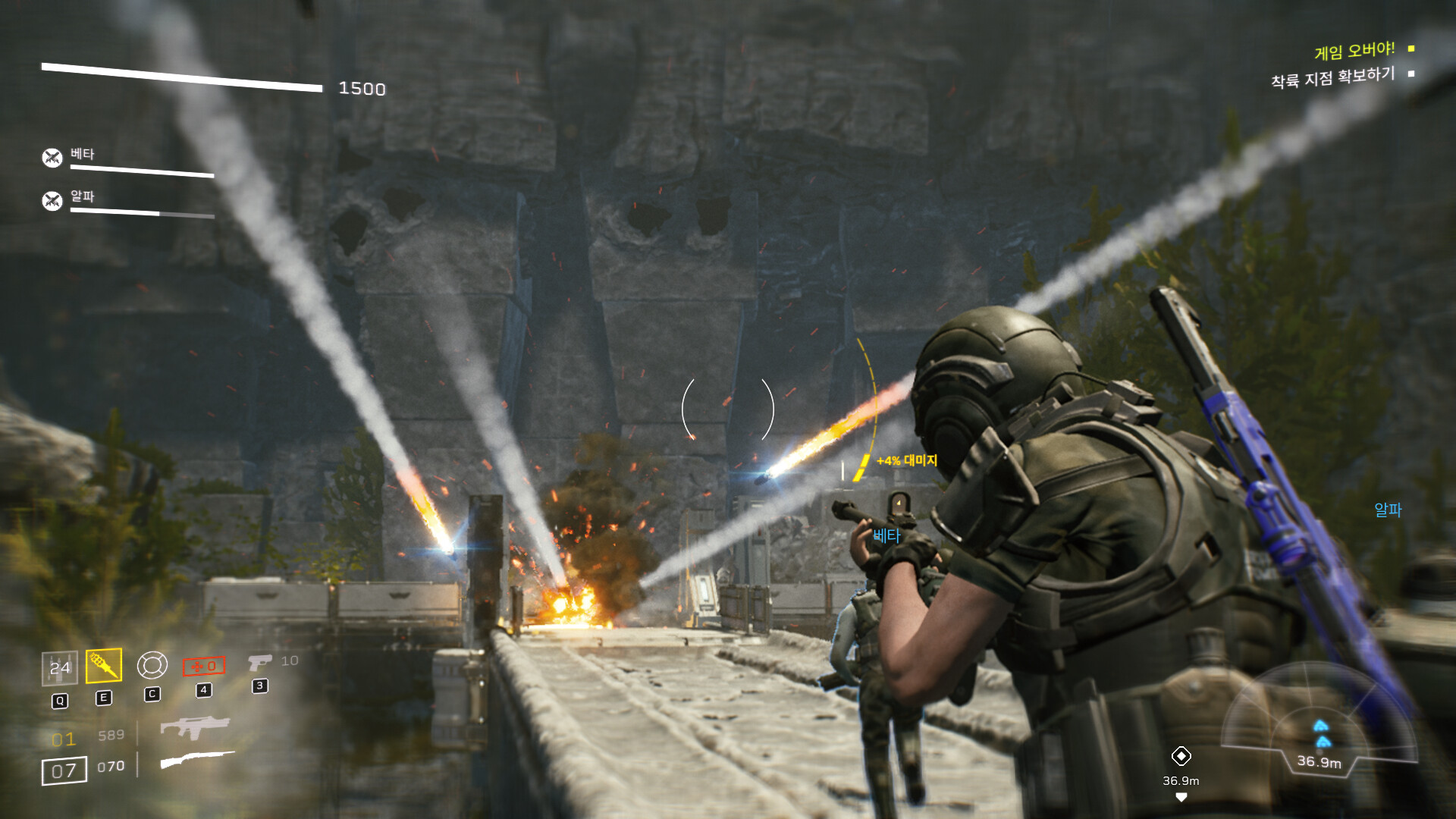The image size is (1456, 819).
Task: Activate the missile barrage ability on cooldown
Action: pyautogui.click(x=59, y=668)
